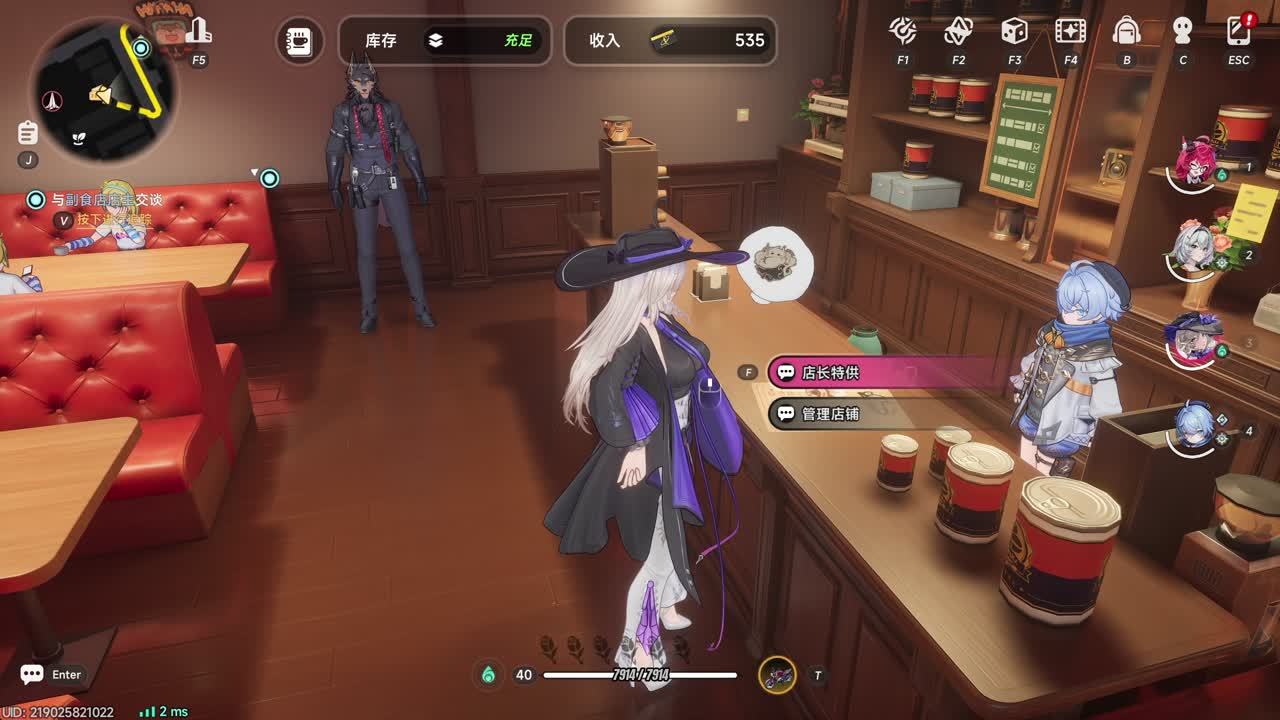Open the coffee notebook icon

click(x=299, y=41)
